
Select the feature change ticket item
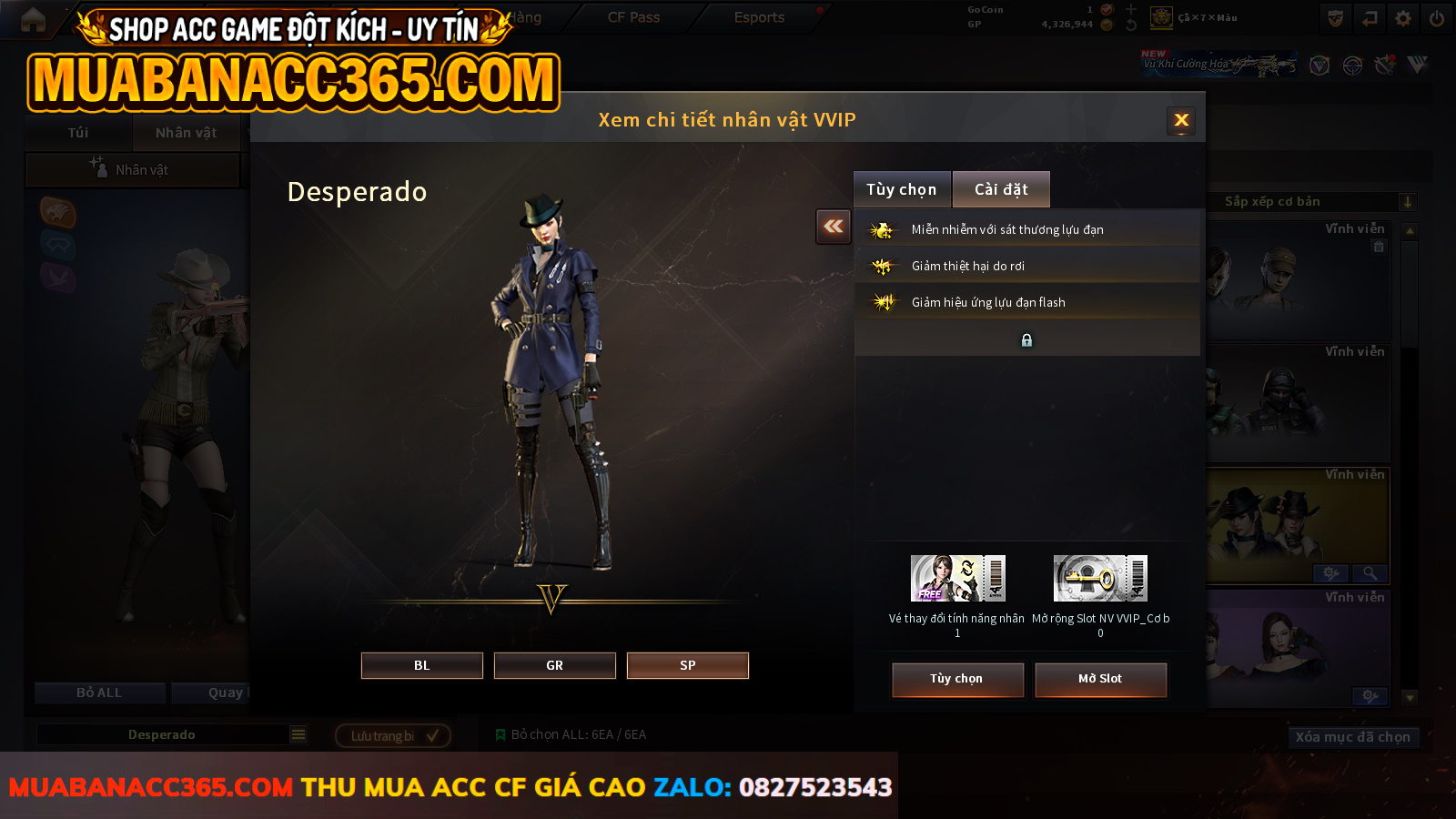click(x=957, y=579)
